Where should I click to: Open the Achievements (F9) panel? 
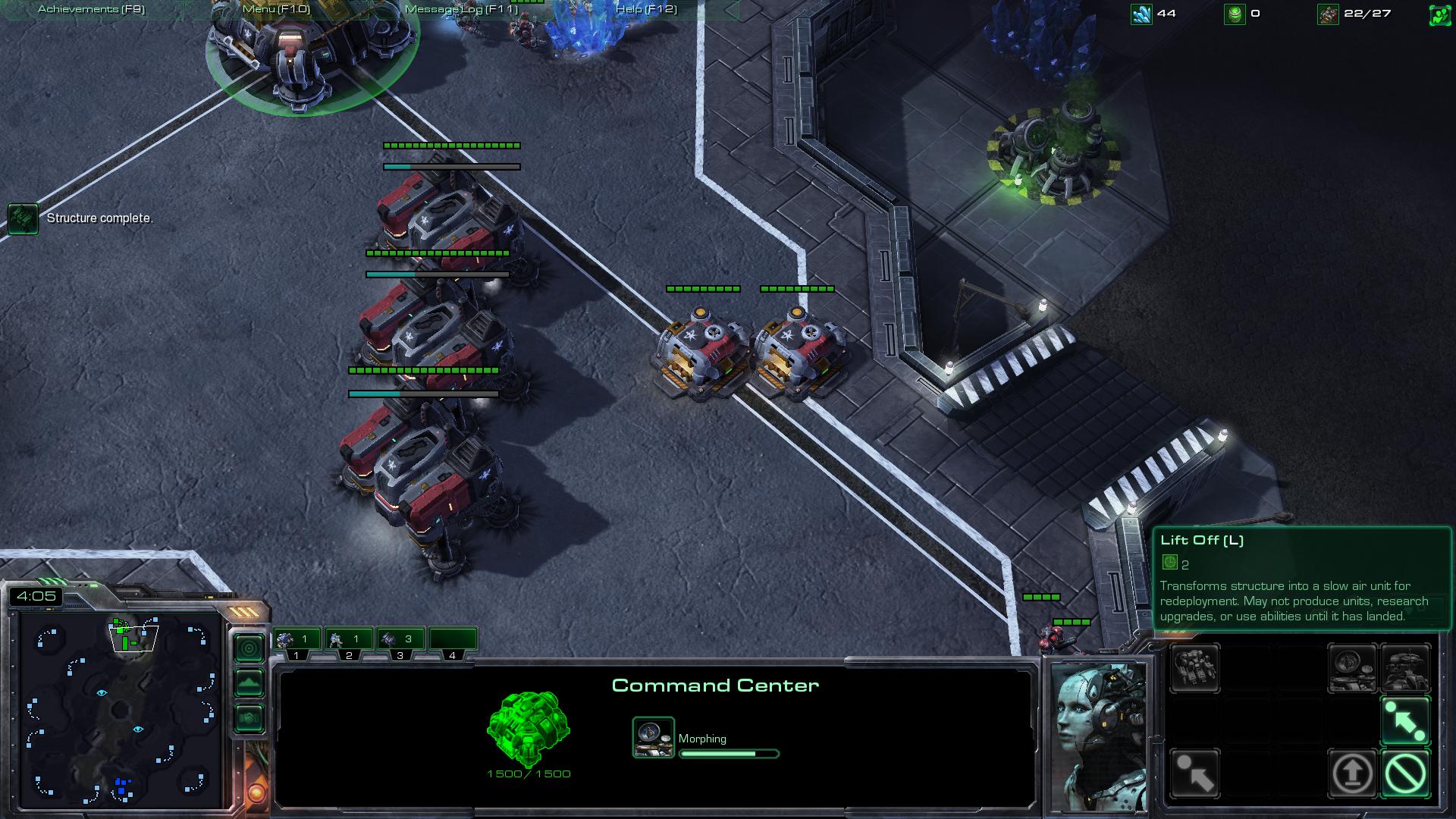pyautogui.click(x=91, y=10)
